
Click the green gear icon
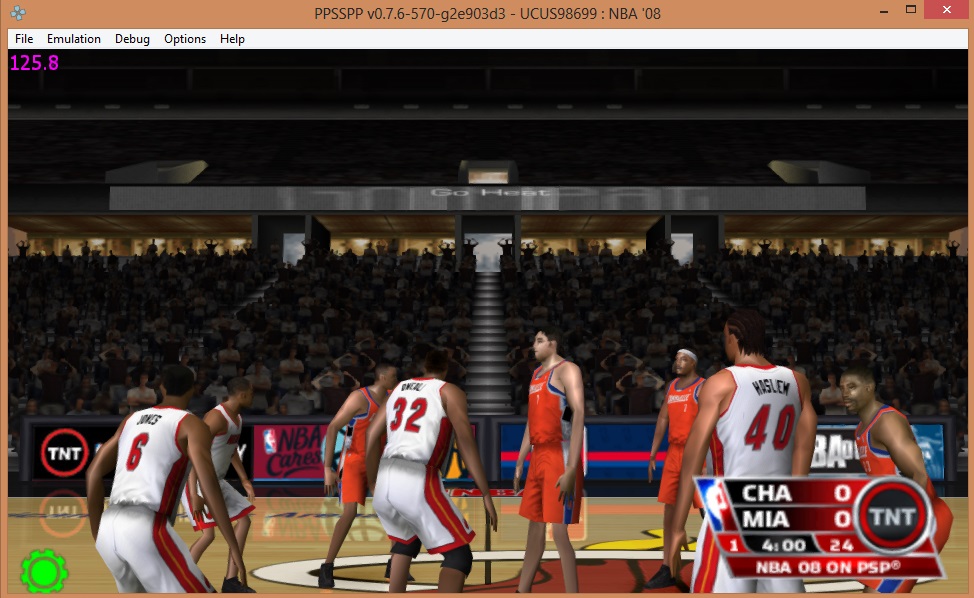tap(44, 571)
